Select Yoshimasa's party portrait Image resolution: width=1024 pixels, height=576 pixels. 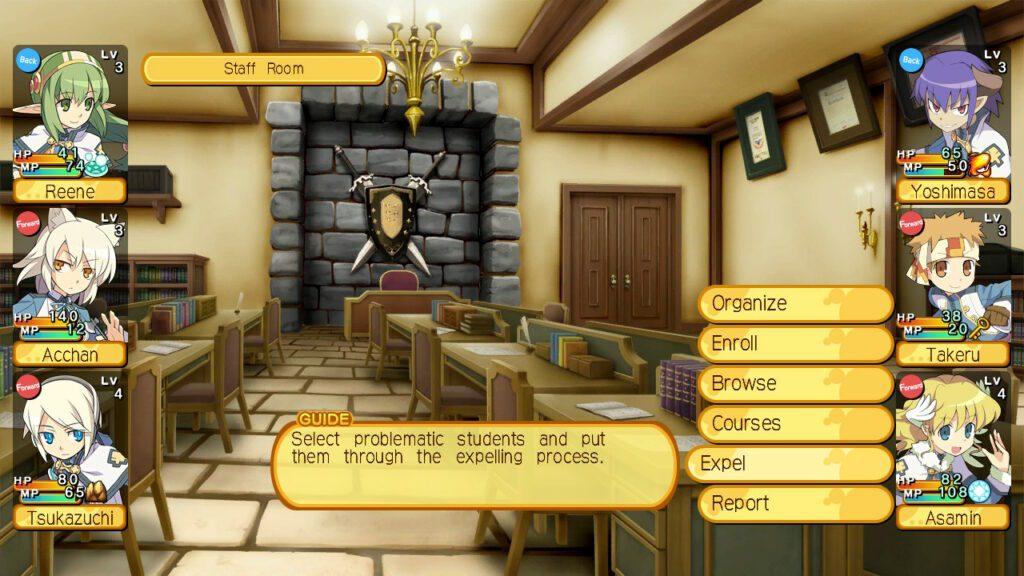tap(953, 122)
